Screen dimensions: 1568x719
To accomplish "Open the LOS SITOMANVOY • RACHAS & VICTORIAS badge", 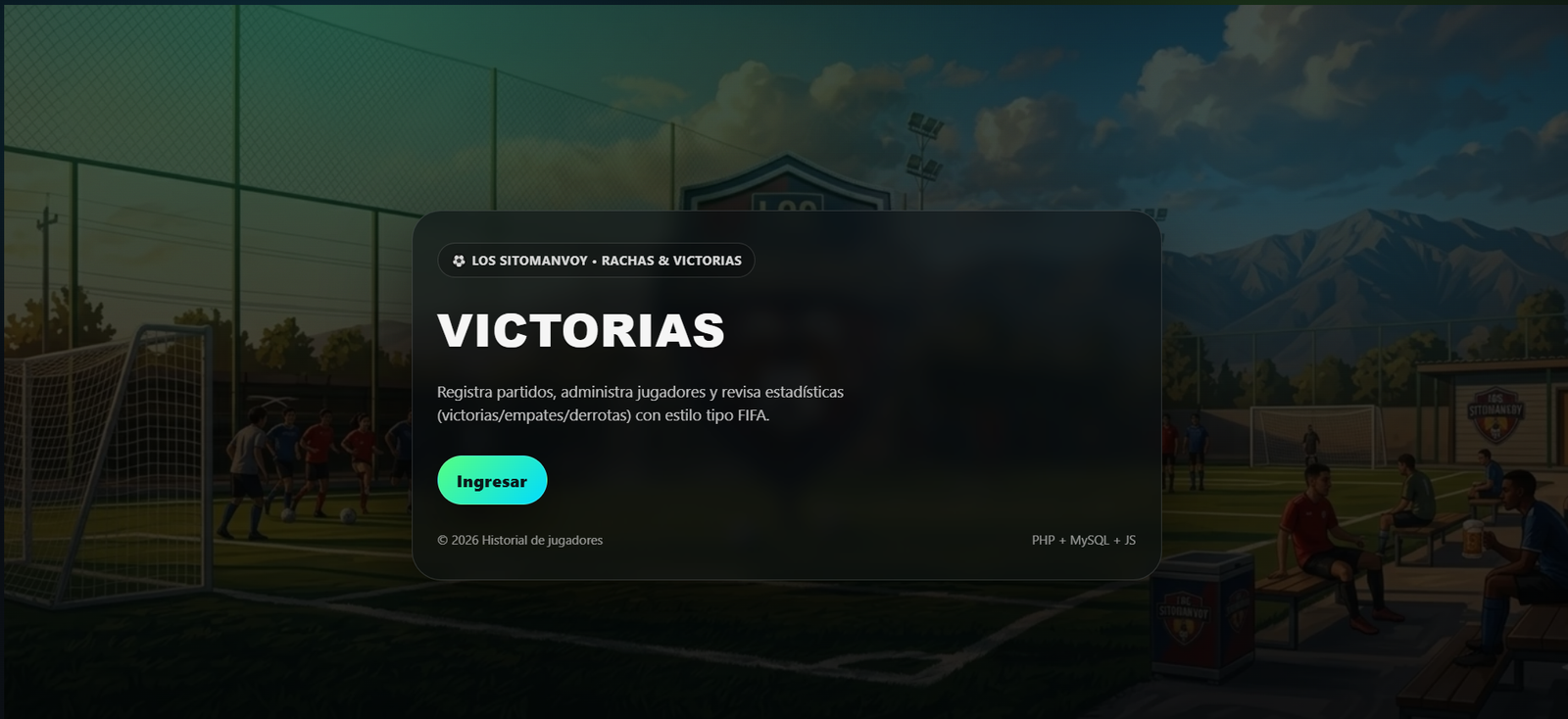I will coord(596,261).
